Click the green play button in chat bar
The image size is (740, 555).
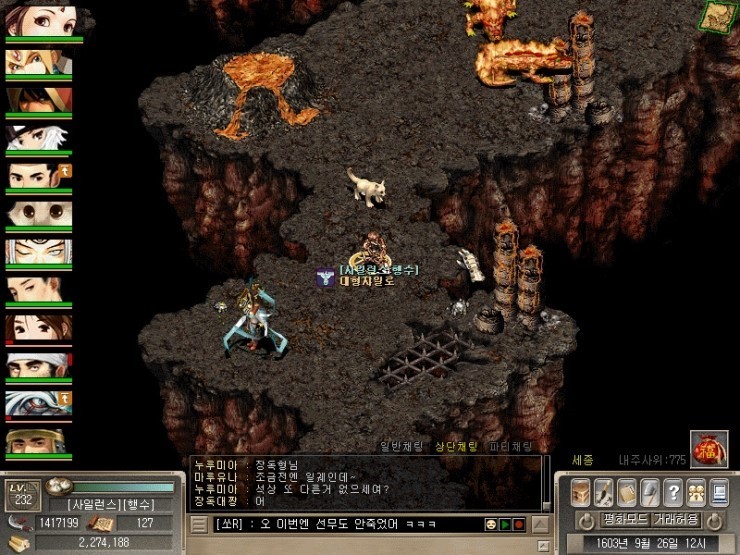[505, 524]
